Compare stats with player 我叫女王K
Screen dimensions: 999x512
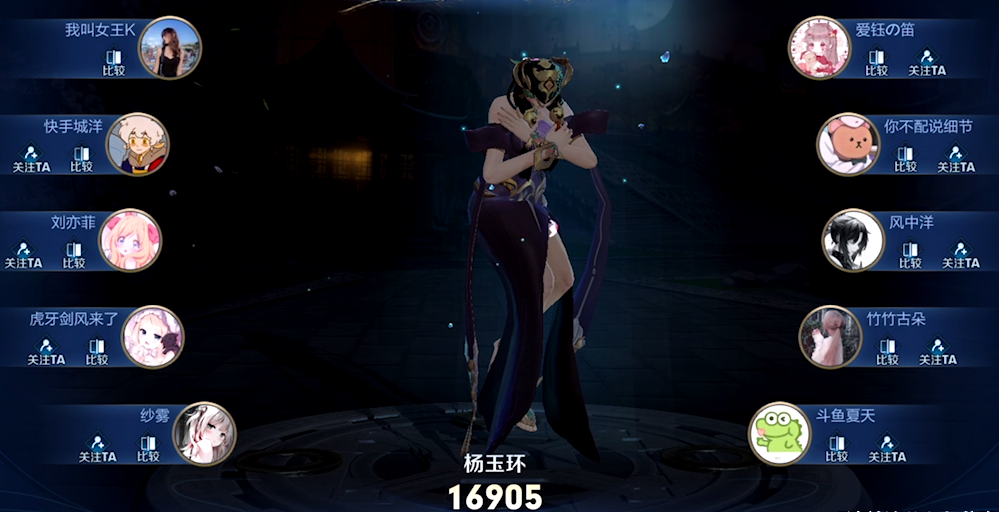coord(113,63)
